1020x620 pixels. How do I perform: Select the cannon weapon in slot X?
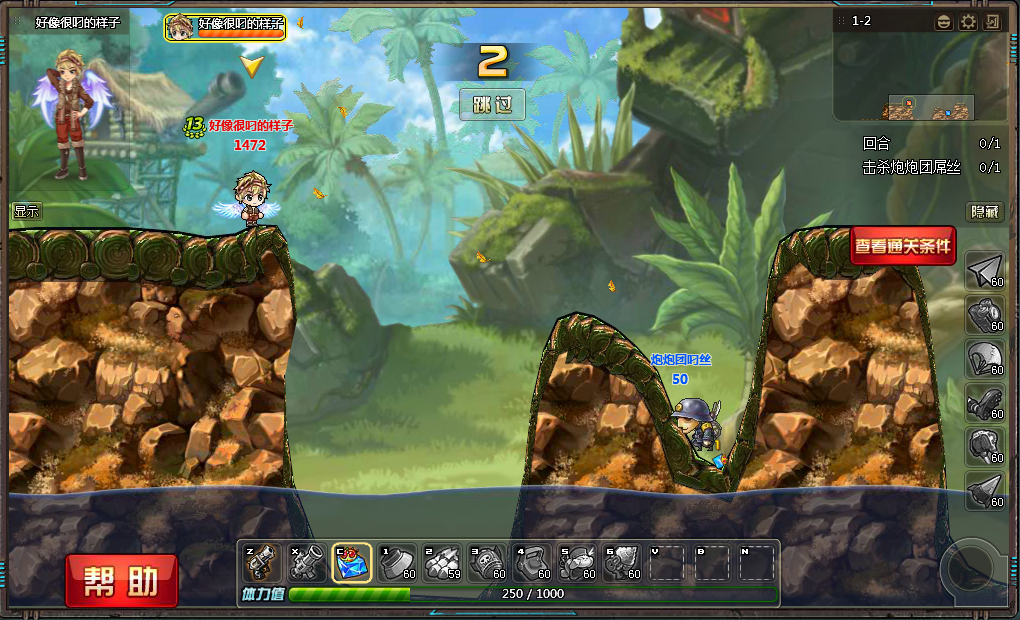(306, 563)
